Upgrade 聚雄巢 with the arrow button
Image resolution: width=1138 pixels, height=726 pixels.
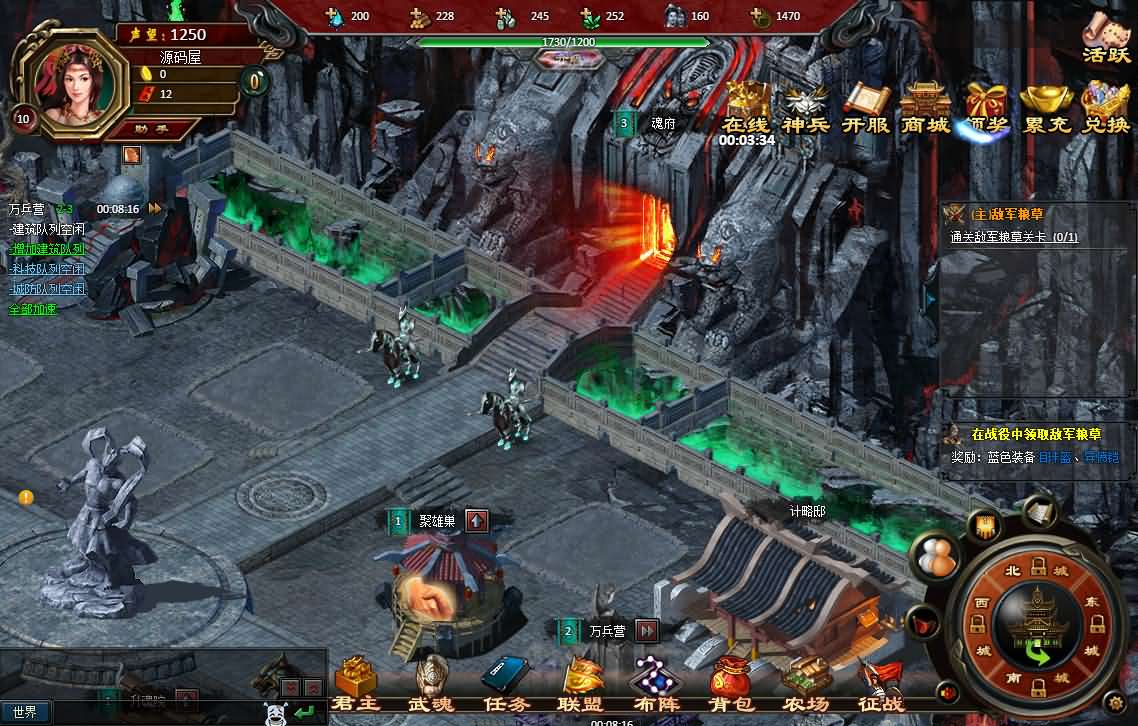coord(477,520)
